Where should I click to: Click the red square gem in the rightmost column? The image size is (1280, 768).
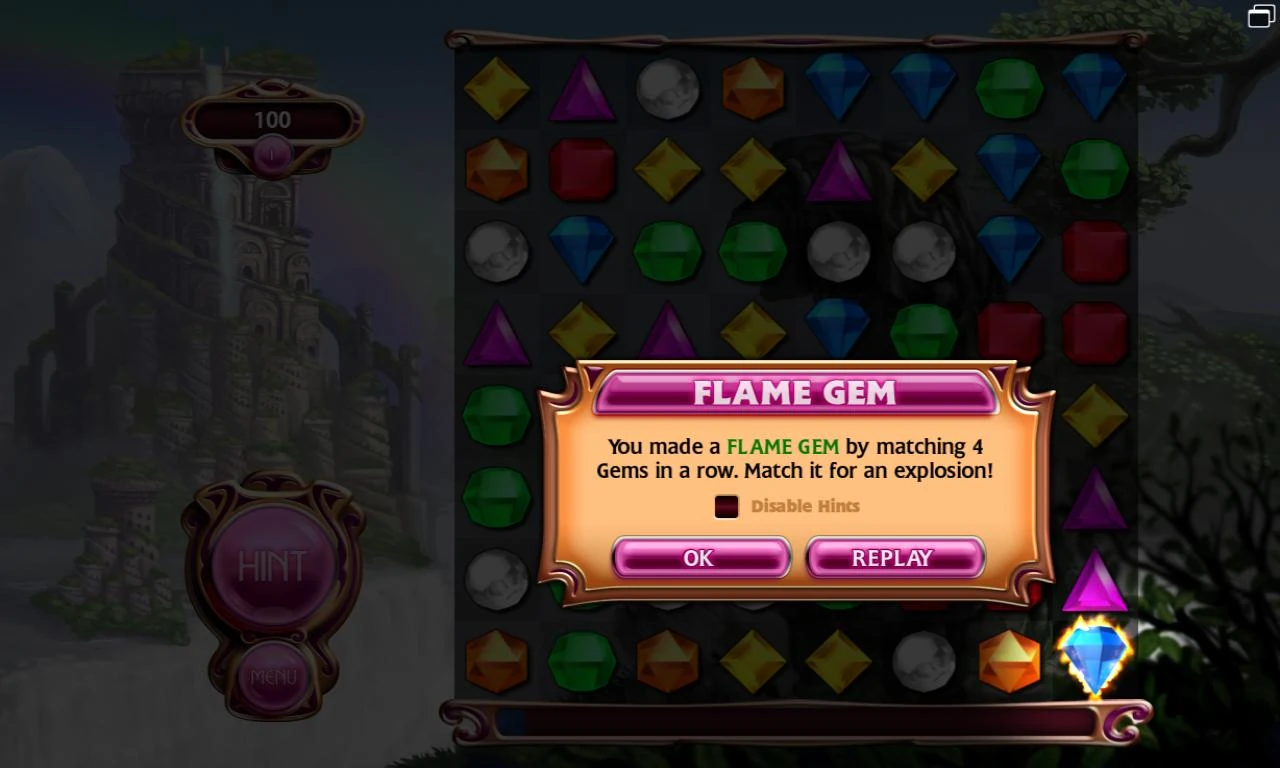pyautogui.click(x=1094, y=250)
